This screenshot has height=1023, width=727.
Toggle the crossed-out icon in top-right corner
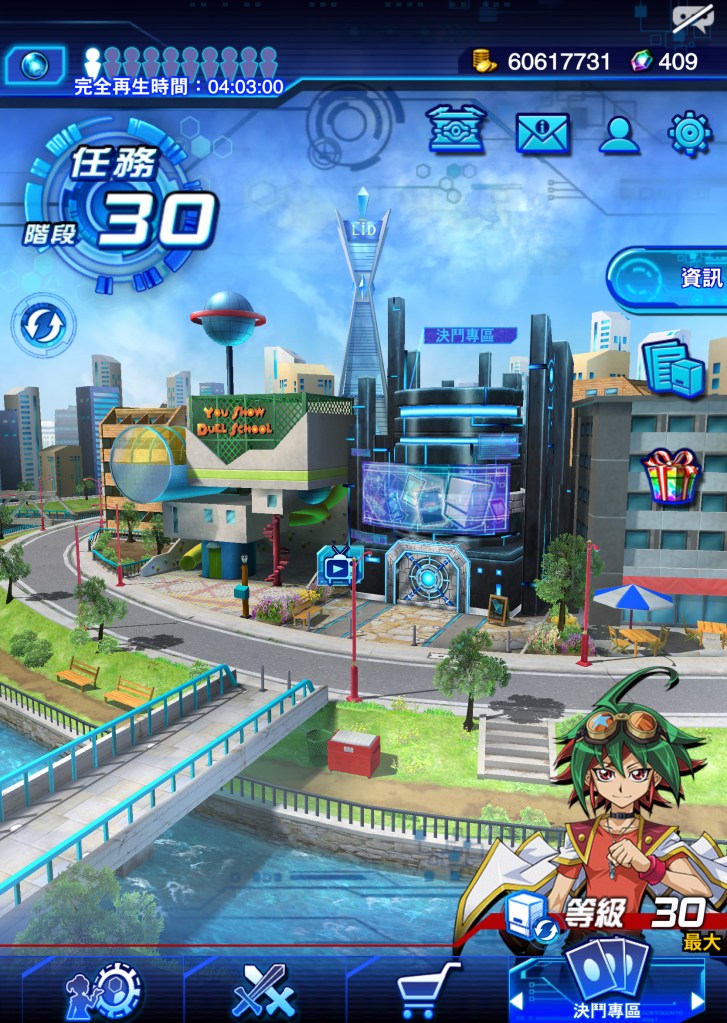click(x=692, y=18)
